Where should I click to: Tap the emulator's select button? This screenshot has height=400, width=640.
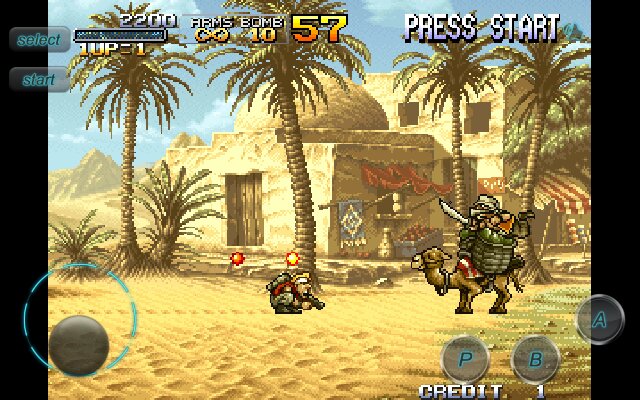(x=39, y=40)
